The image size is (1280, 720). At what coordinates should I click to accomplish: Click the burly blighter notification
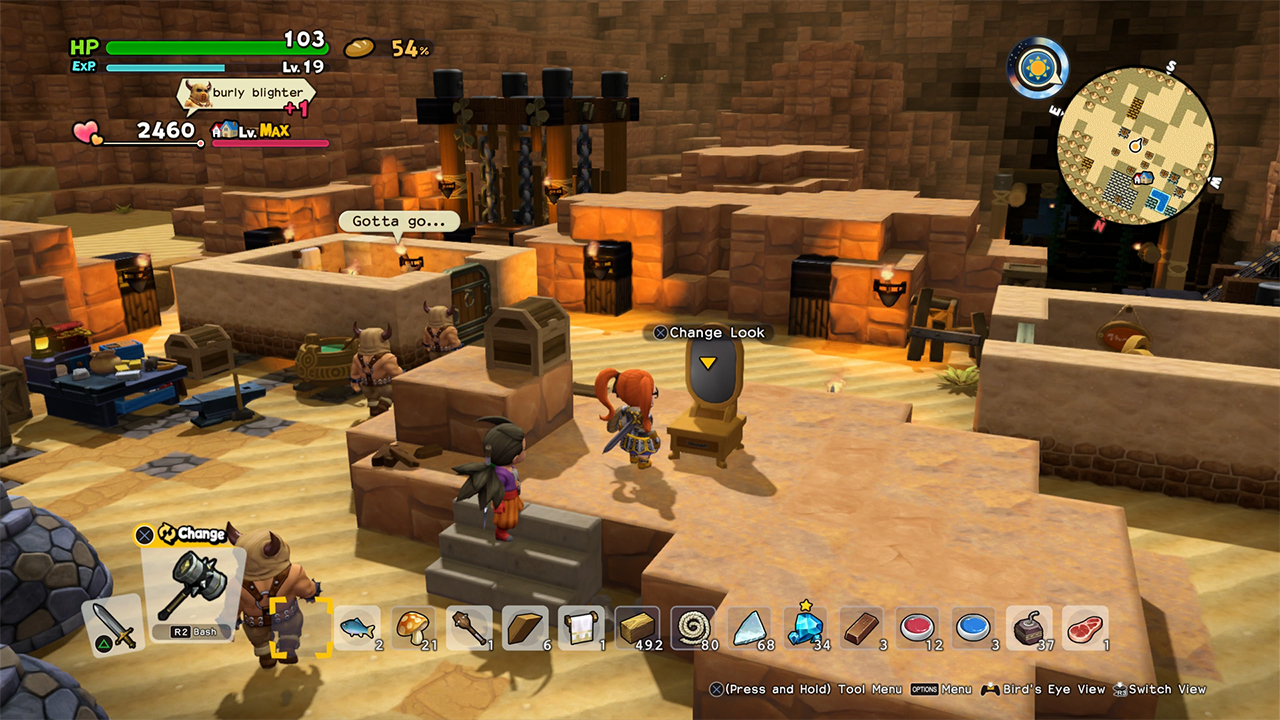[x=246, y=93]
